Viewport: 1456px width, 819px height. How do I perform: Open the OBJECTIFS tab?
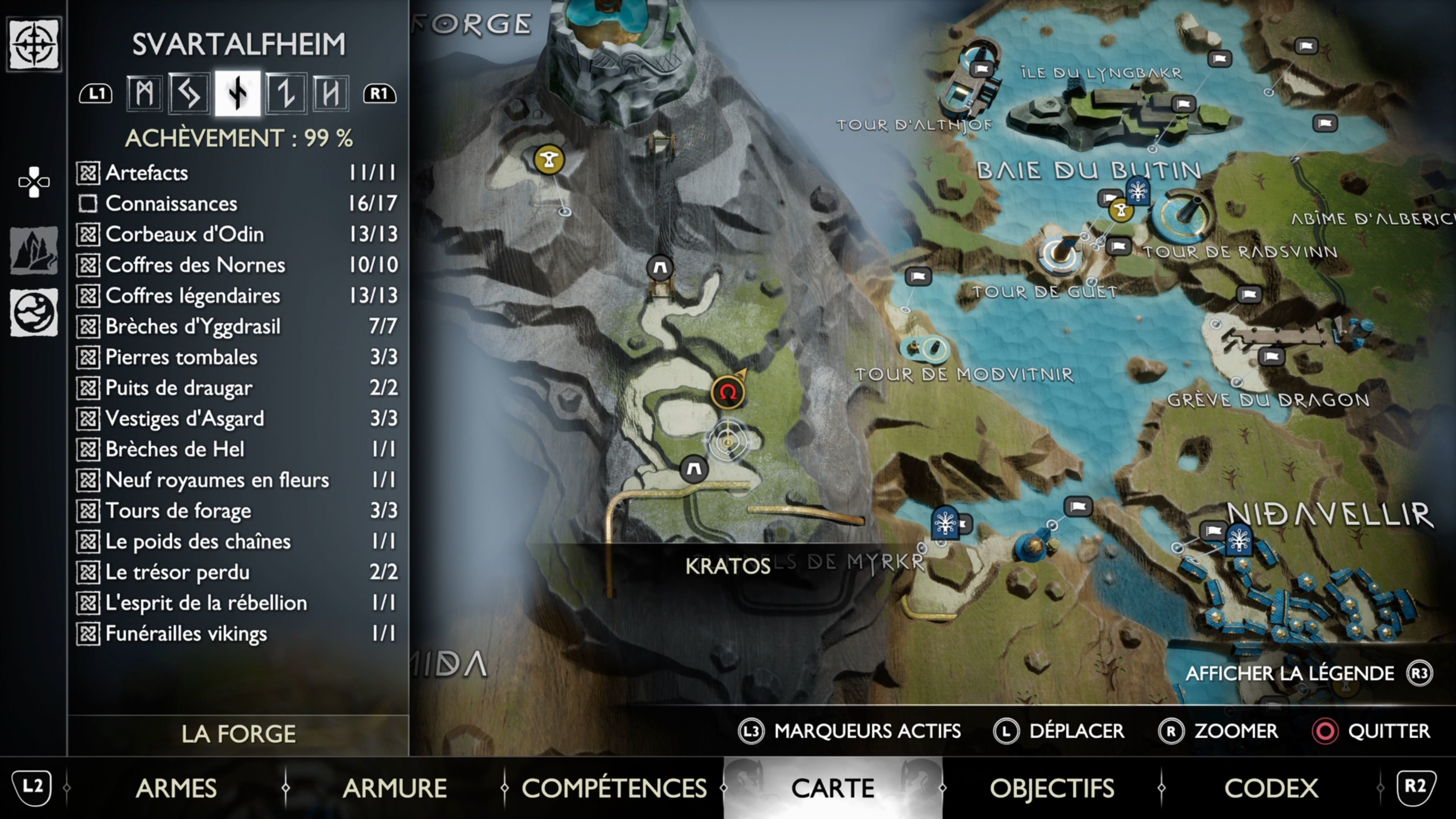(x=1051, y=788)
